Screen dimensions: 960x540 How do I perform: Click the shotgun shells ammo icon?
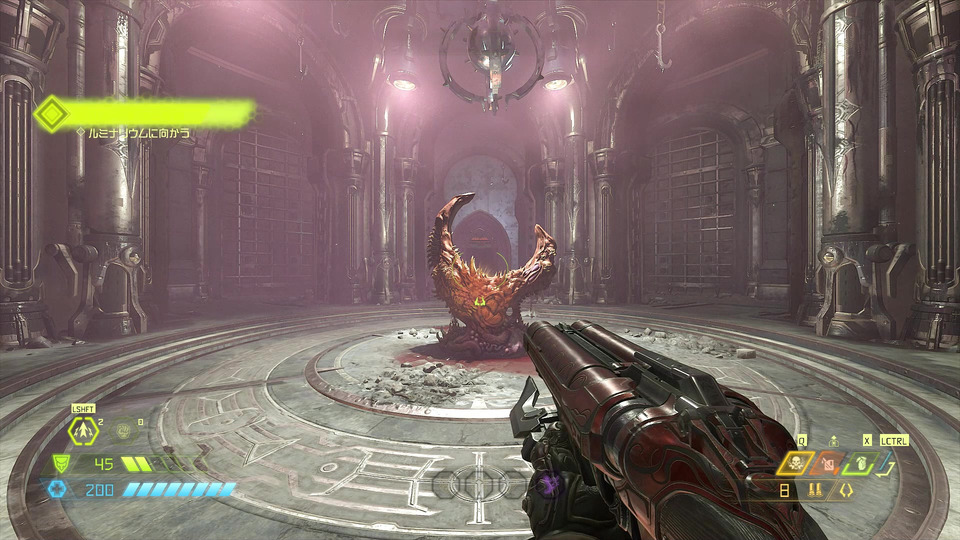click(x=815, y=490)
